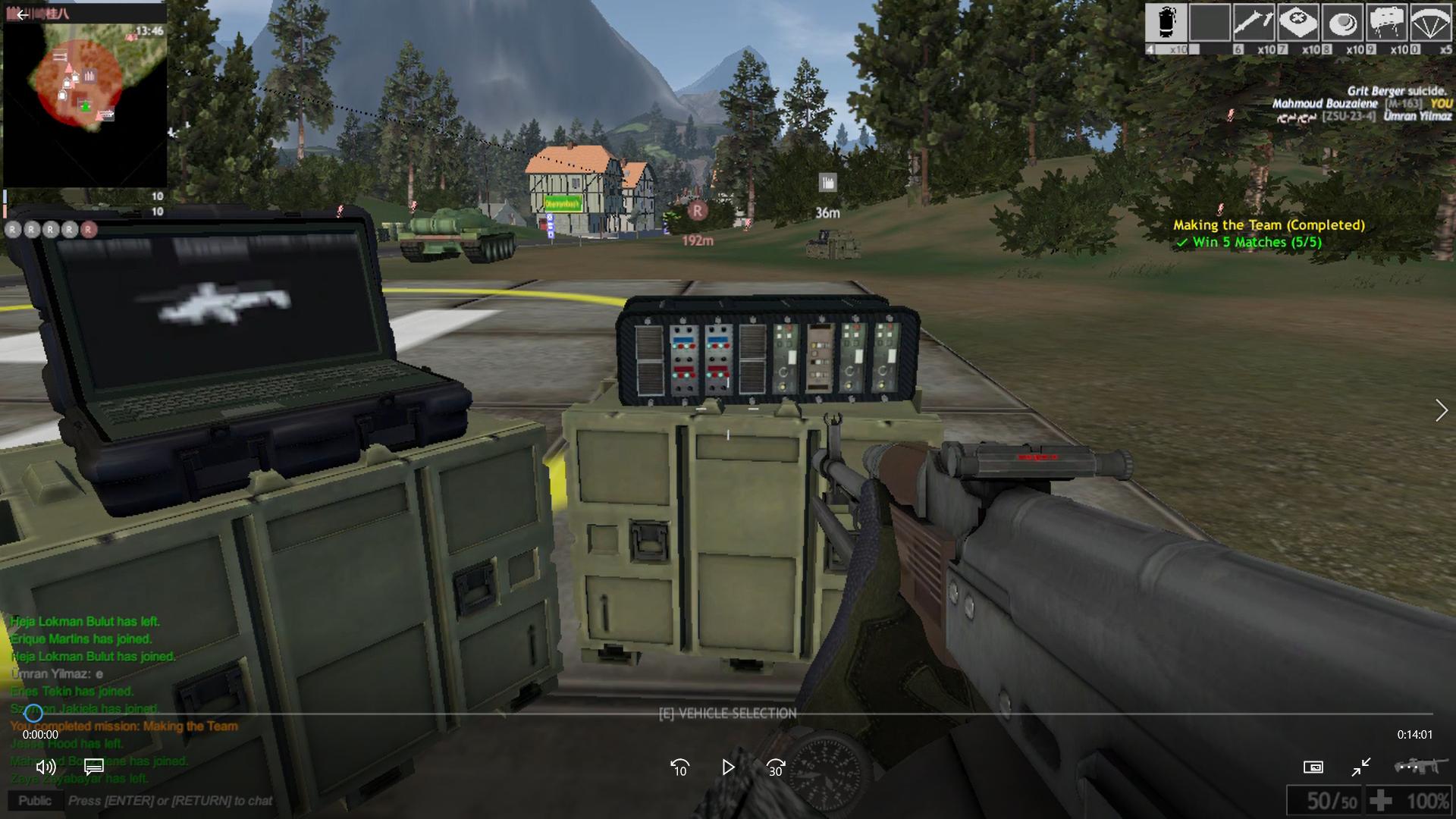Screen dimensions: 1456x819
Task: Select the rocket ammunition hotbar slot
Action: pos(1254,22)
